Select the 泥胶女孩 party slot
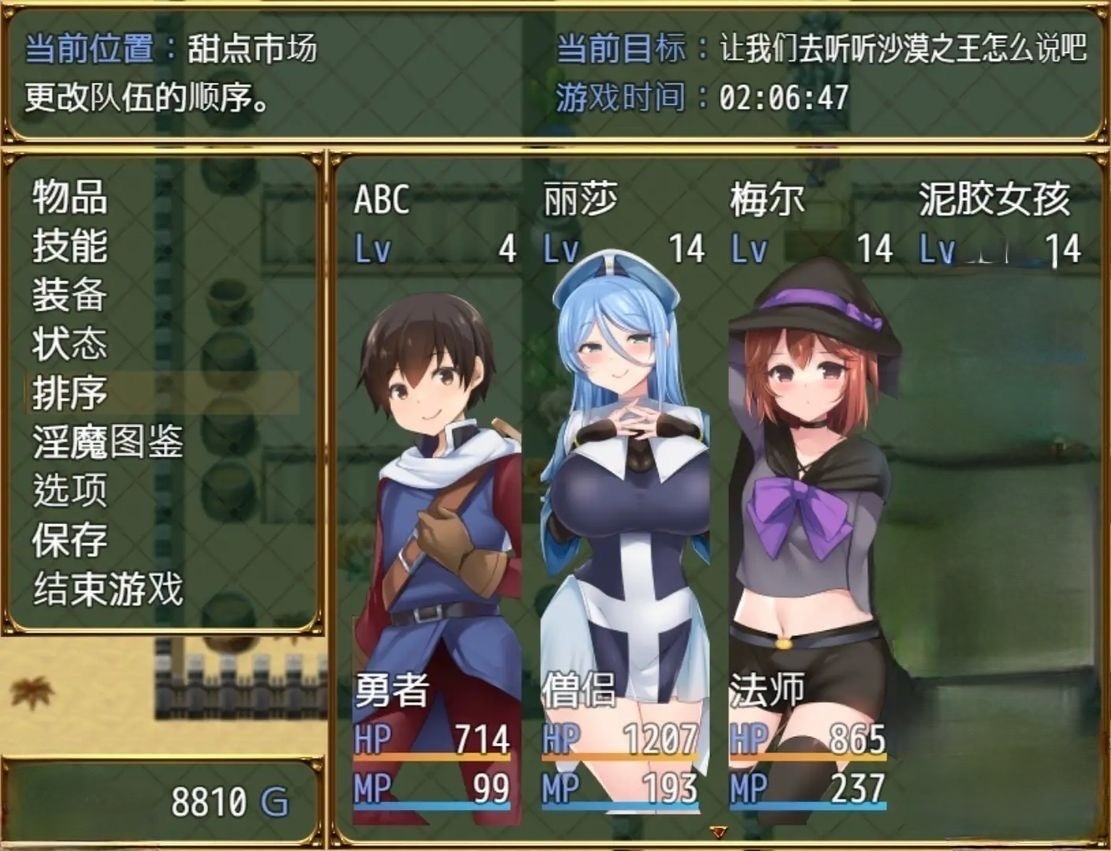The height and width of the screenshot is (851, 1111). click(x=998, y=500)
